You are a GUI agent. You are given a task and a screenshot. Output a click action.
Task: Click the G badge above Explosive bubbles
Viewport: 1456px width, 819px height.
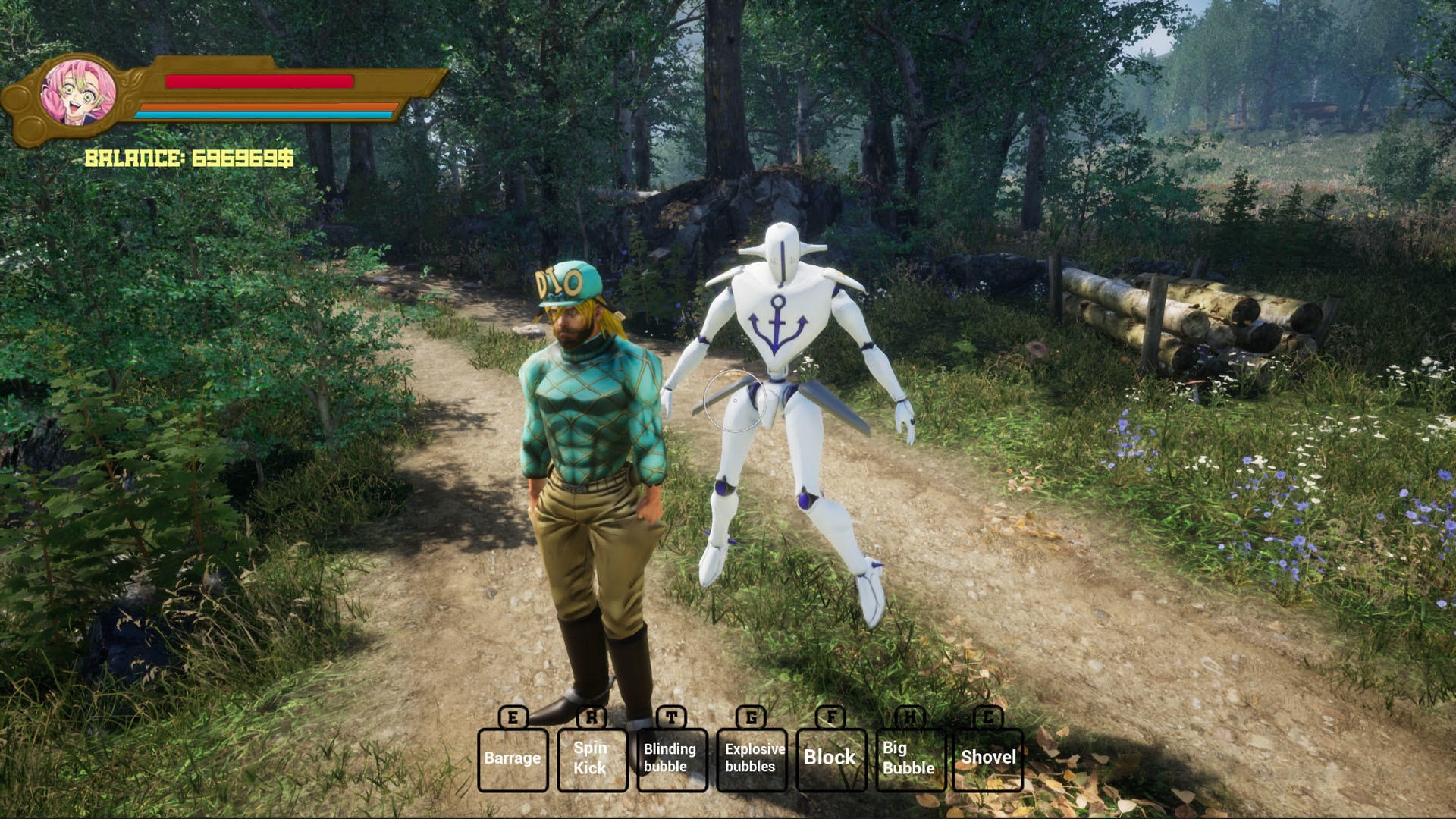752,717
